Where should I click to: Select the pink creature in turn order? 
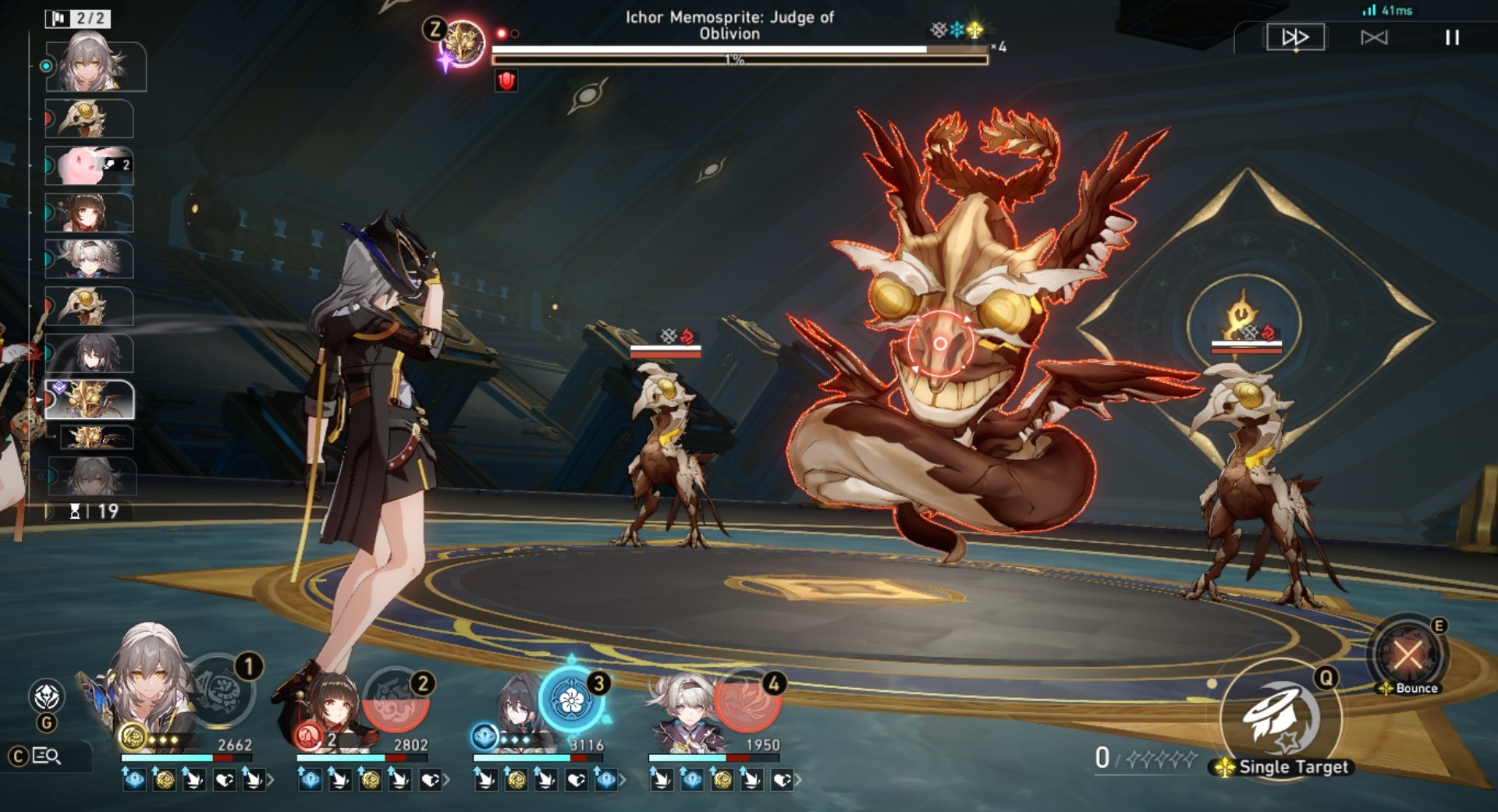(88, 166)
